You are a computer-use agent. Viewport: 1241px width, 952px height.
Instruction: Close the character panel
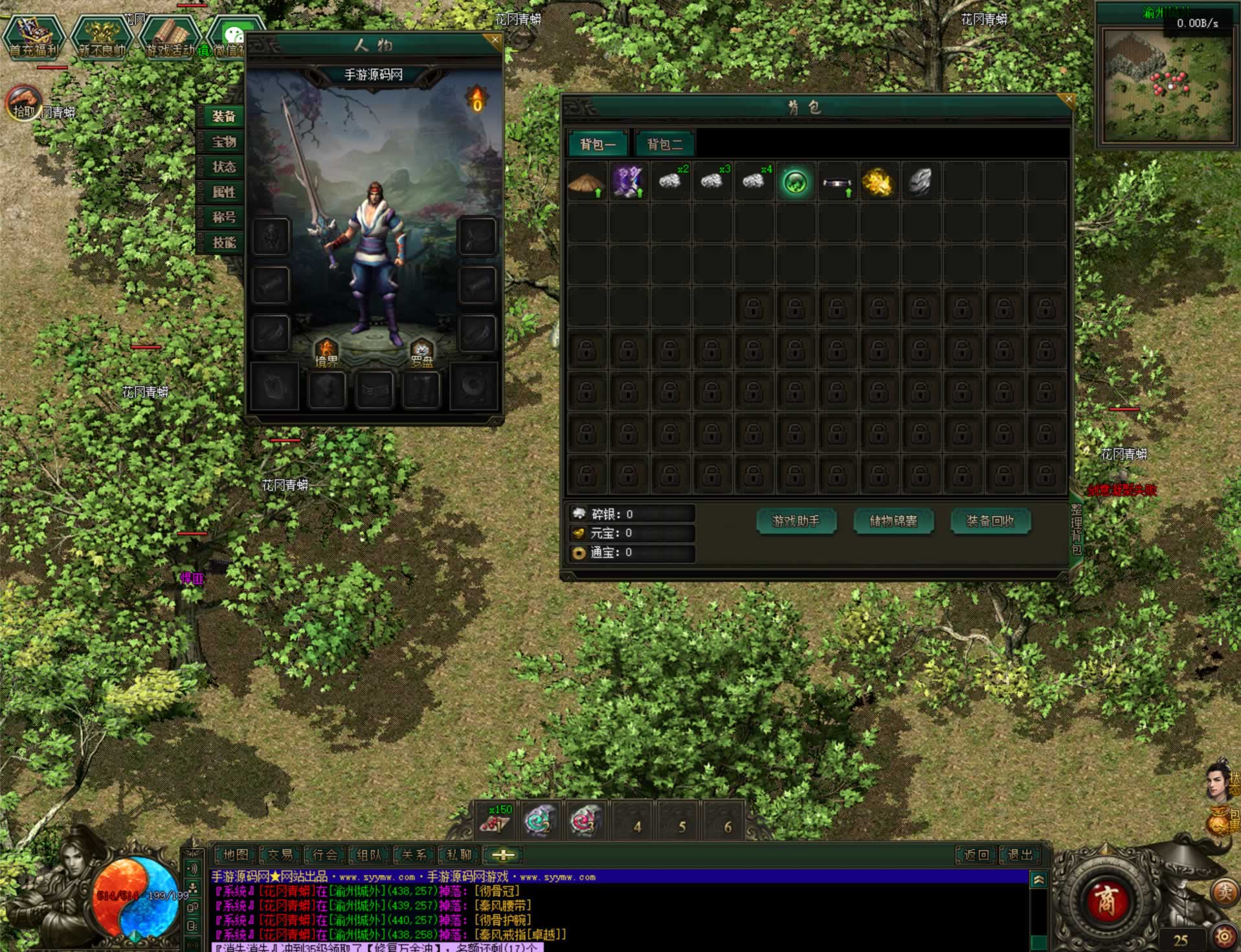(x=495, y=39)
